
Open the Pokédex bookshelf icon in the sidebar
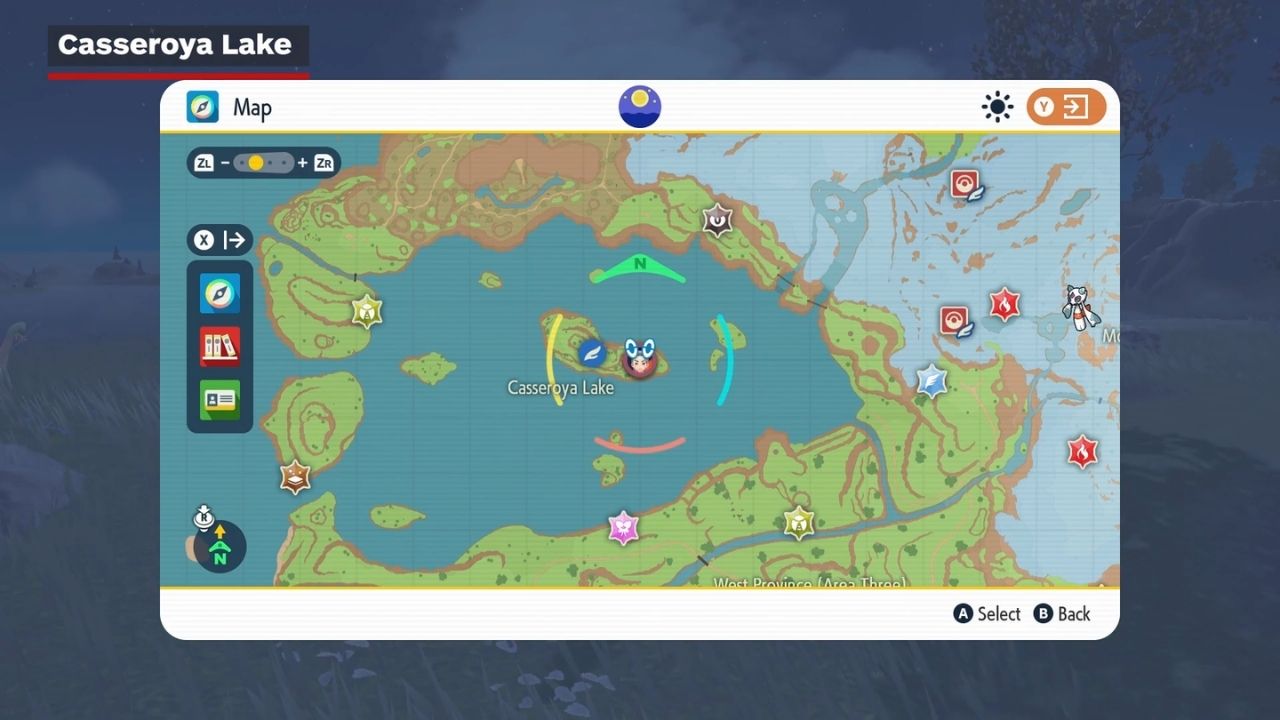coord(220,347)
